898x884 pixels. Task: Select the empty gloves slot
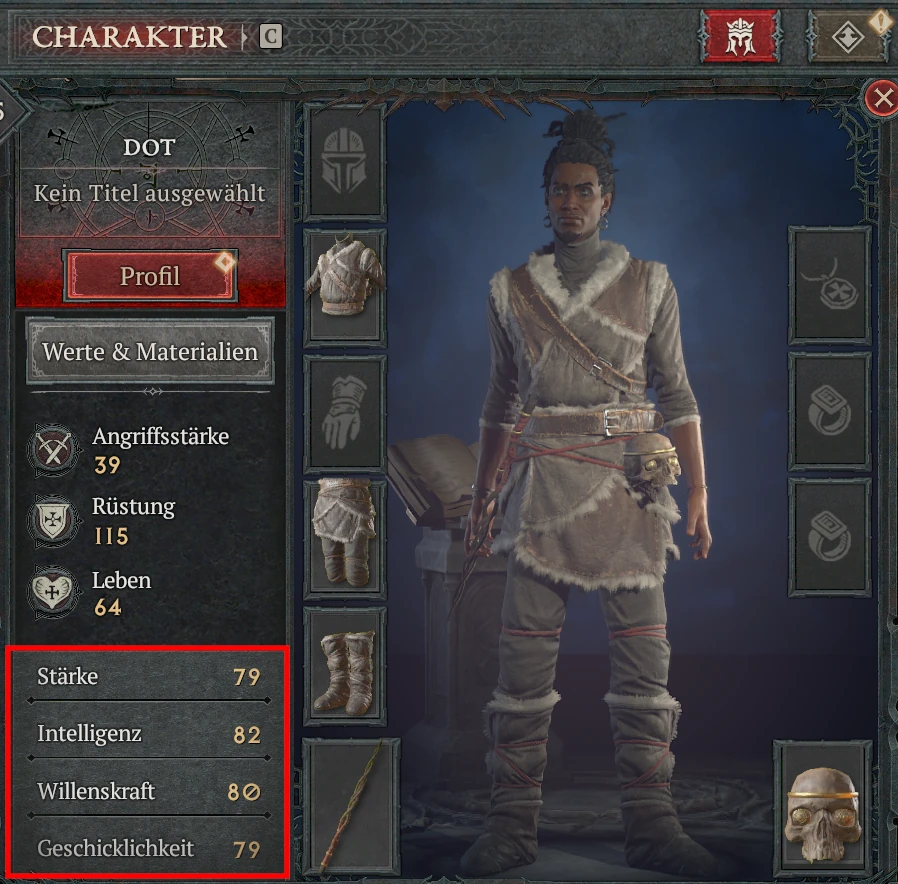click(344, 414)
